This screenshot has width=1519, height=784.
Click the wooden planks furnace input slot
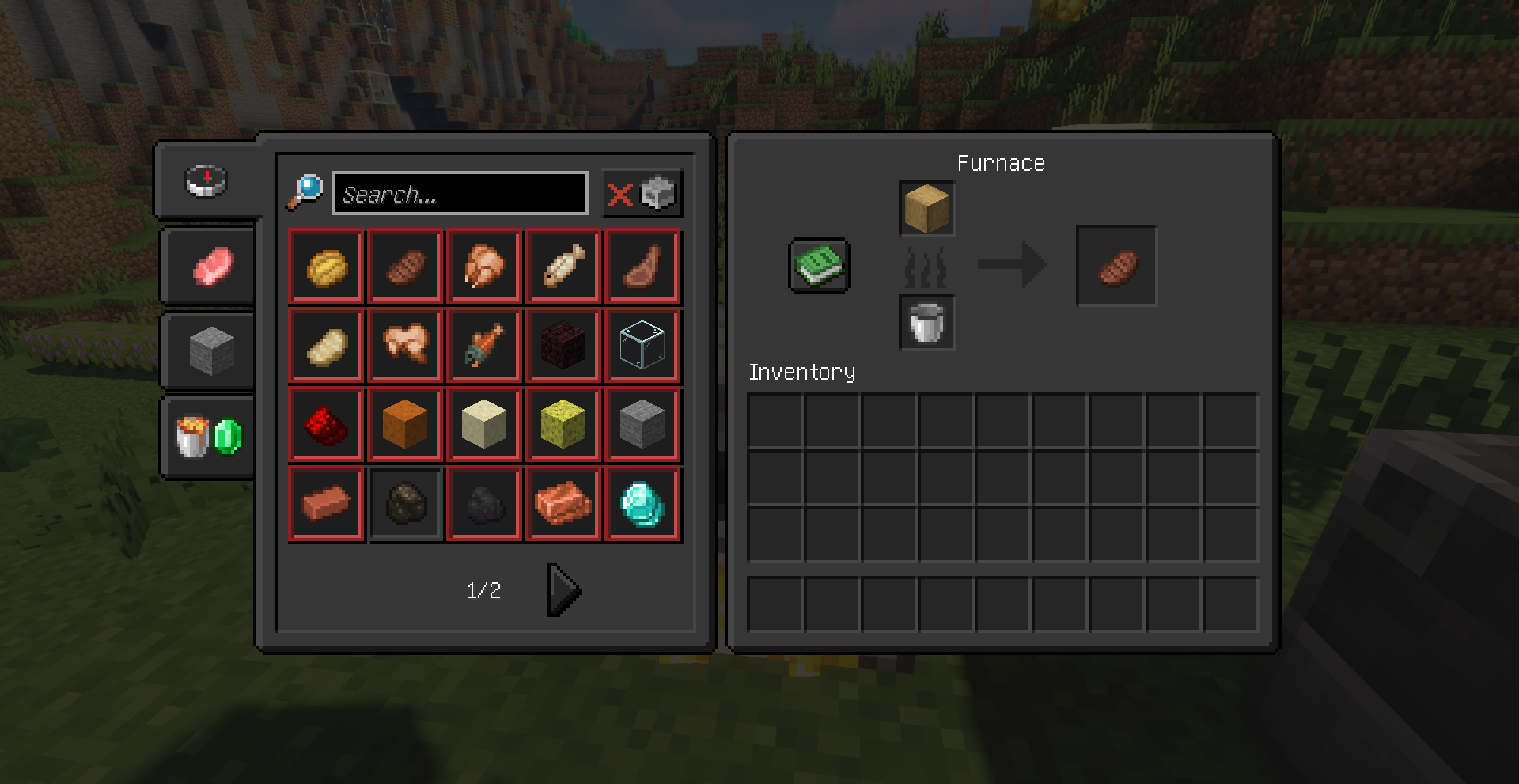[x=926, y=209]
